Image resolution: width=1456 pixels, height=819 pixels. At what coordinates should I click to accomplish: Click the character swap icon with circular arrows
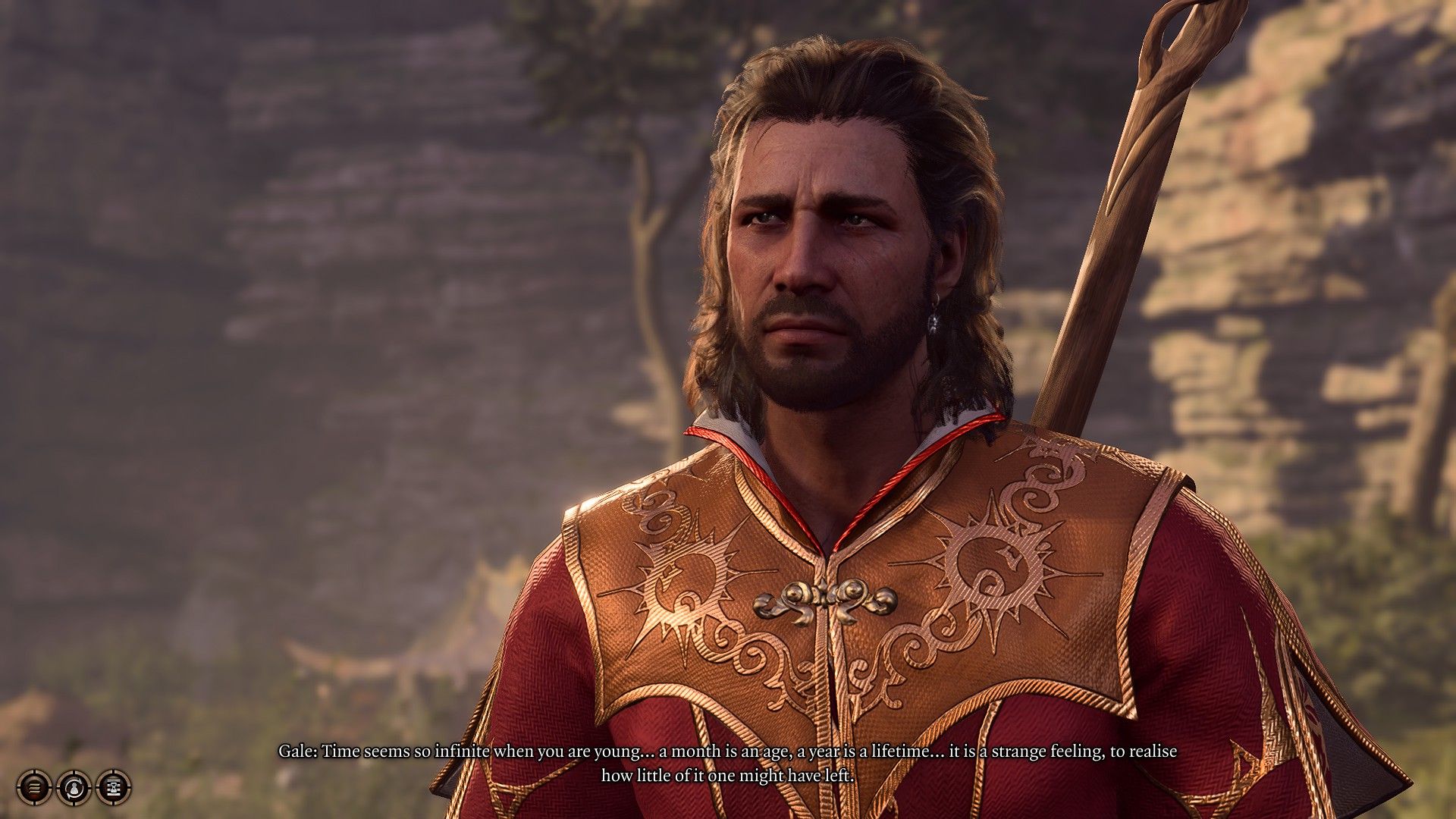pyautogui.click(x=74, y=788)
